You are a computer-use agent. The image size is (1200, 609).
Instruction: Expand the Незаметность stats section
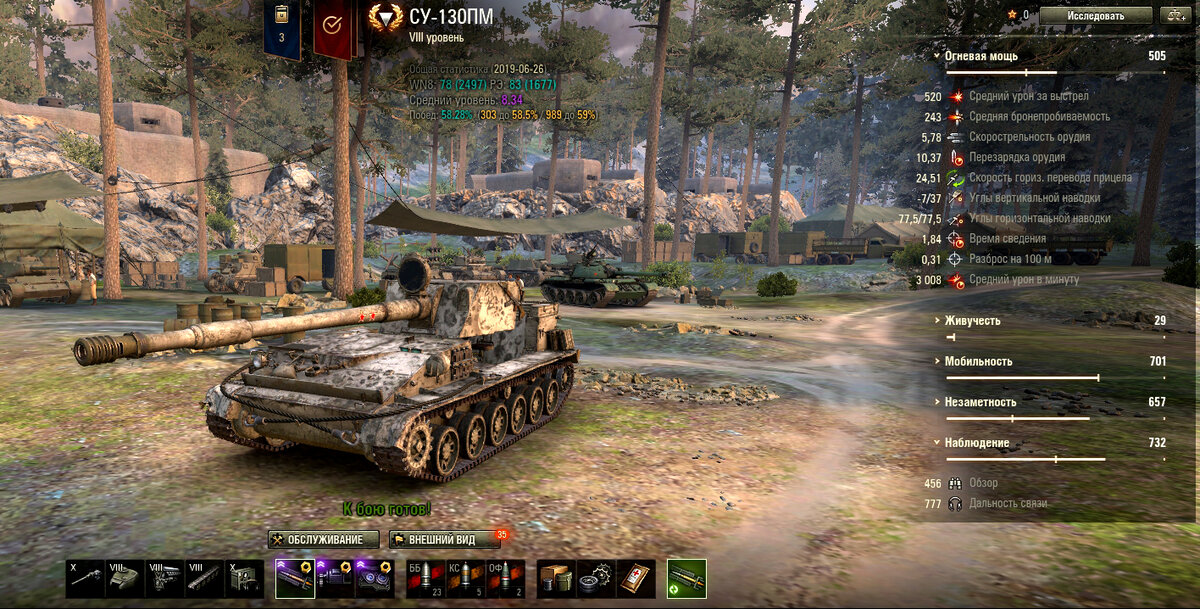pyautogui.click(x=981, y=402)
